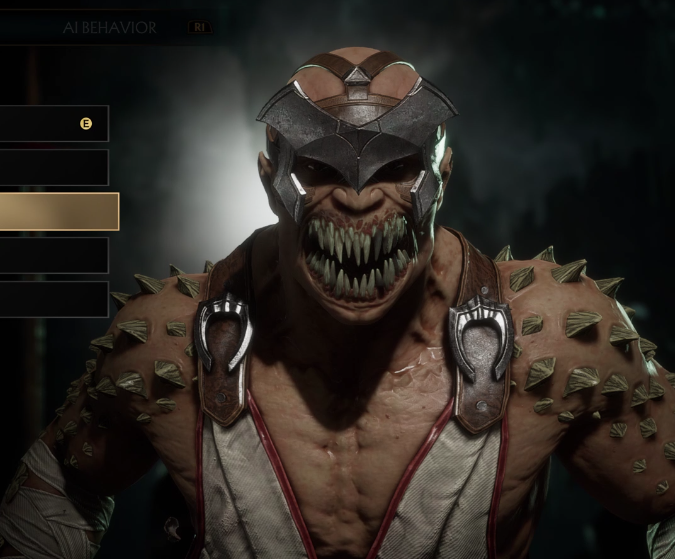Select the gold highlighted menu row
675x559 pixels.
point(58,212)
